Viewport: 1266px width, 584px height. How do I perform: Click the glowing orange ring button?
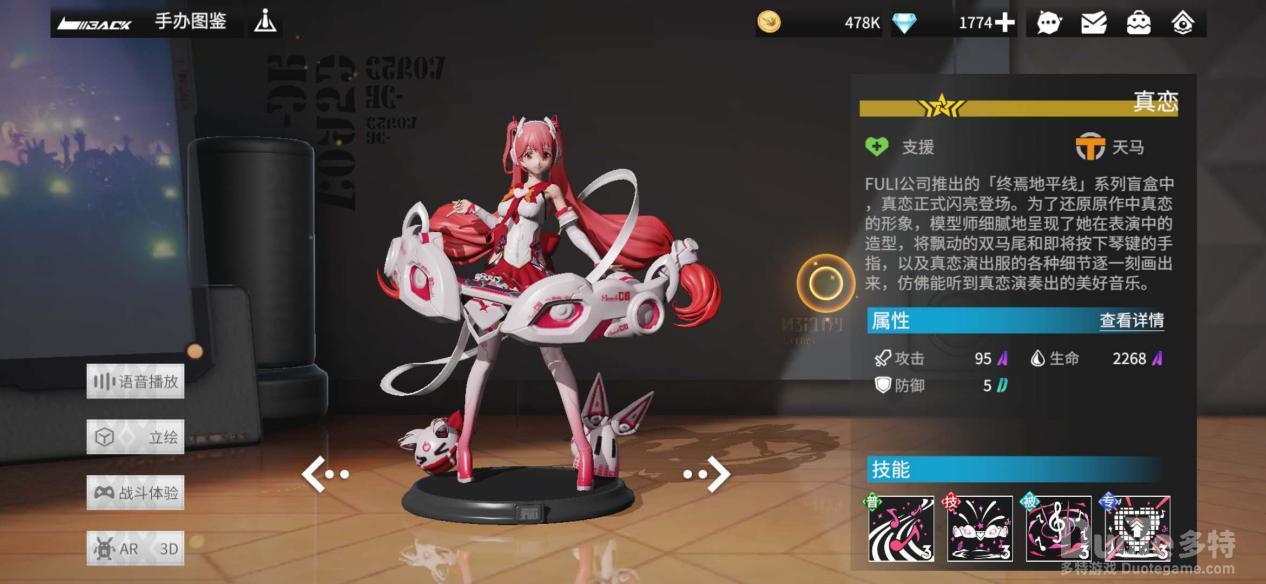pos(826,284)
